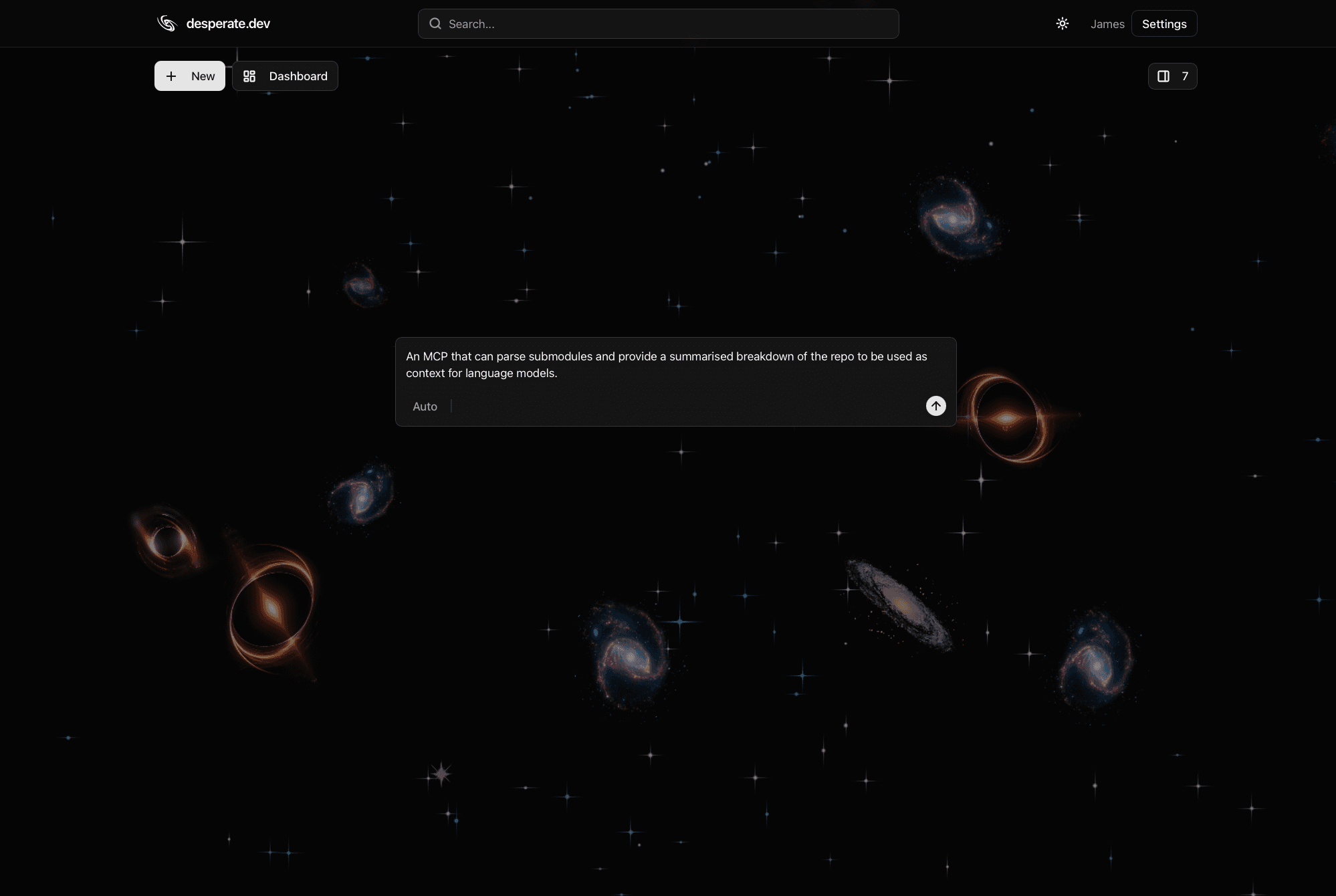Switch to the Dashboard view
The height and width of the screenshot is (896, 1336).
[x=285, y=76]
